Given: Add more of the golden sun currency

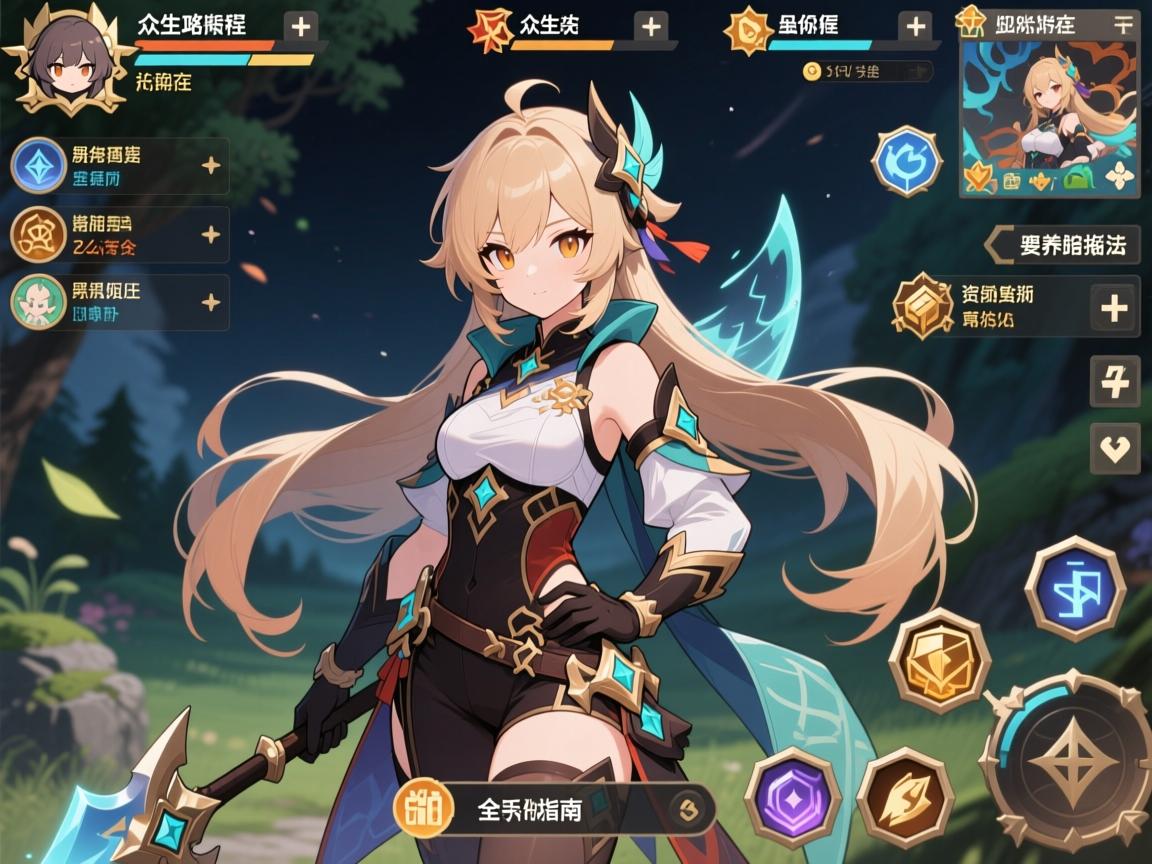Looking at the screenshot, I should tap(914, 27).
